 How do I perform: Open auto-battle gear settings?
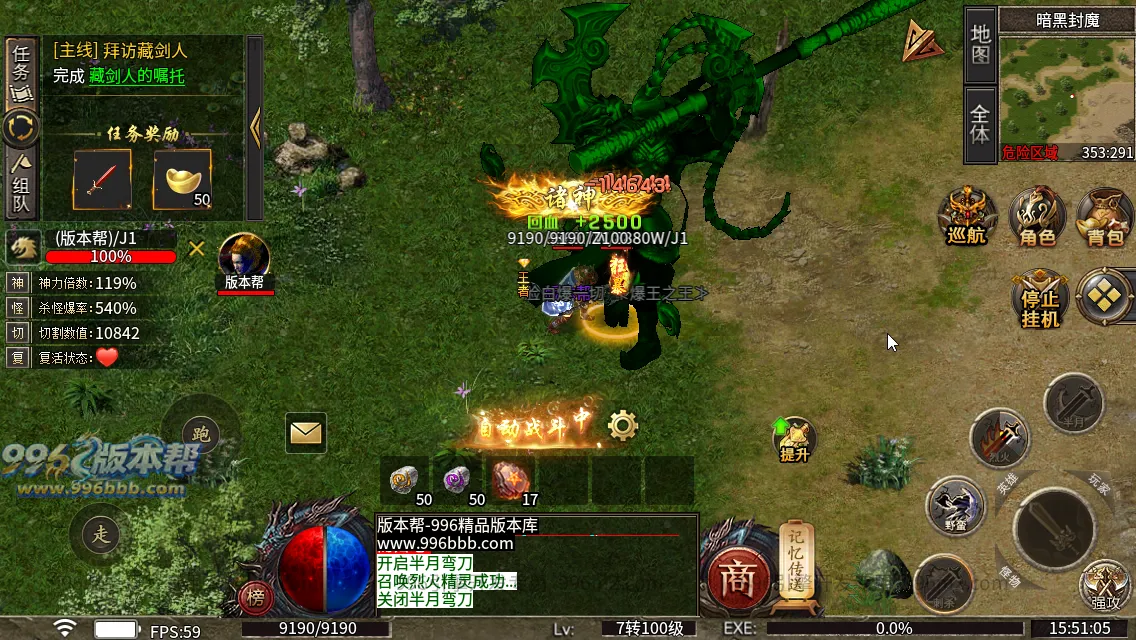pyautogui.click(x=622, y=426)
